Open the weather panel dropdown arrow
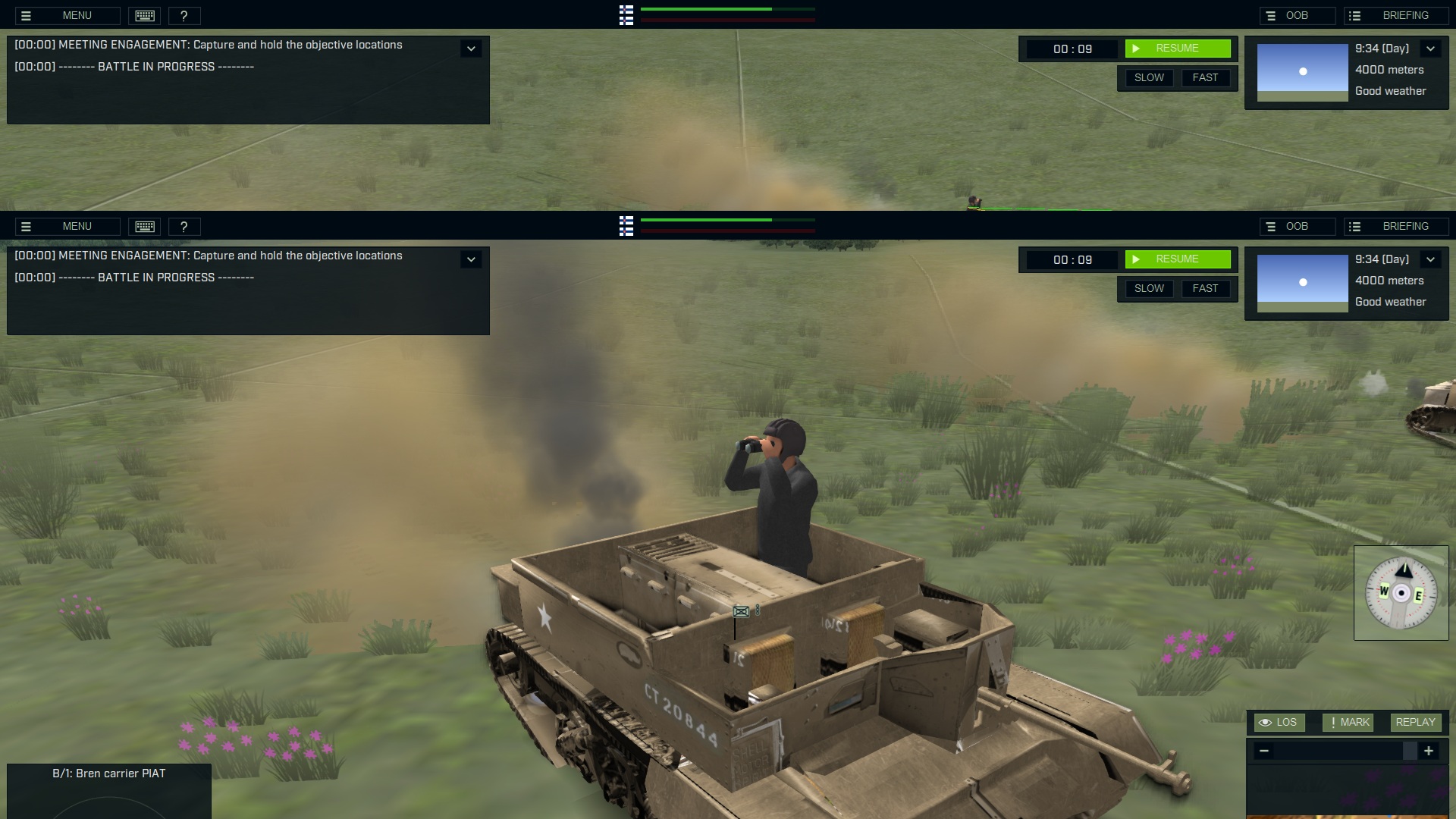Image resolution: width=1456 pixels, height=819 pixels. pos(1431,48)
